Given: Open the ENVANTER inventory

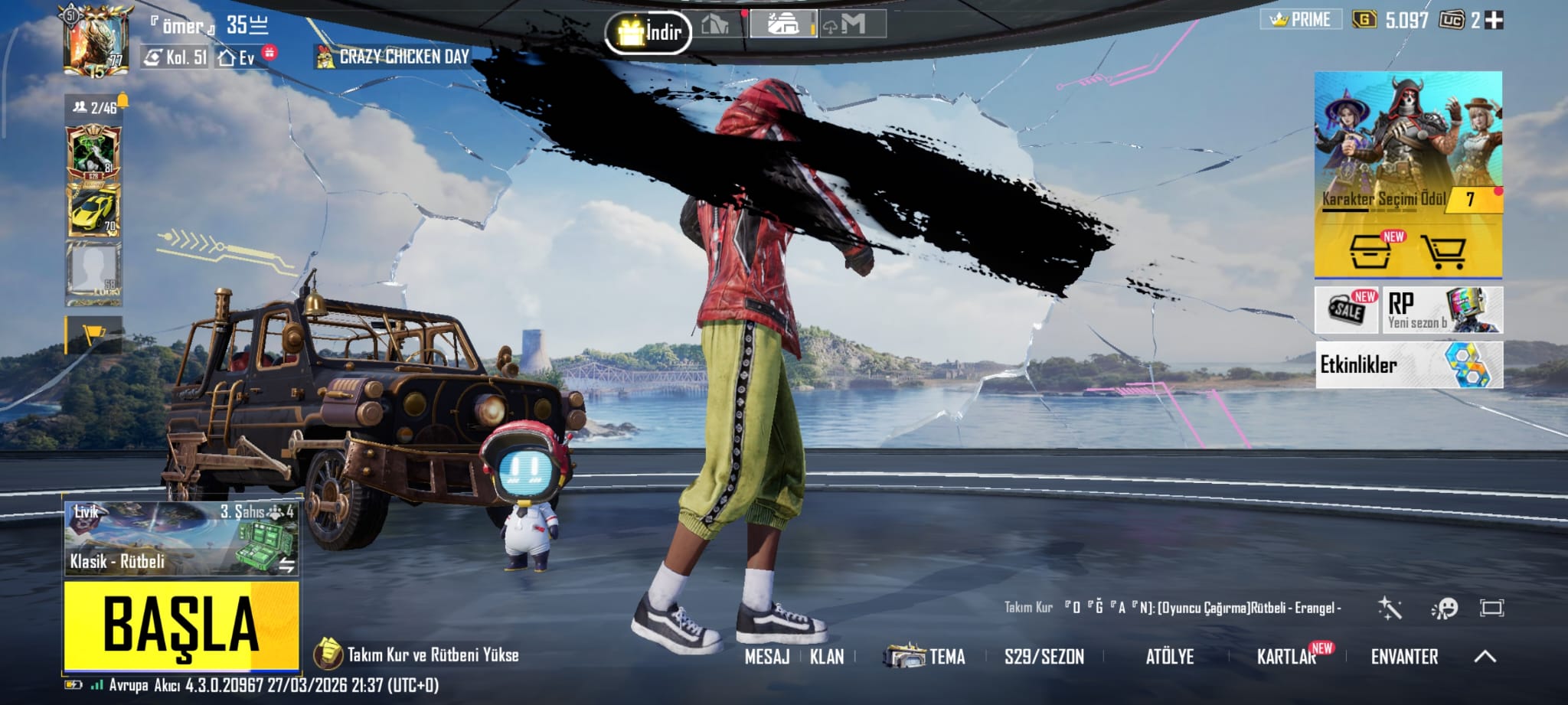Looking at the screenshot, I should (1404, 657).
